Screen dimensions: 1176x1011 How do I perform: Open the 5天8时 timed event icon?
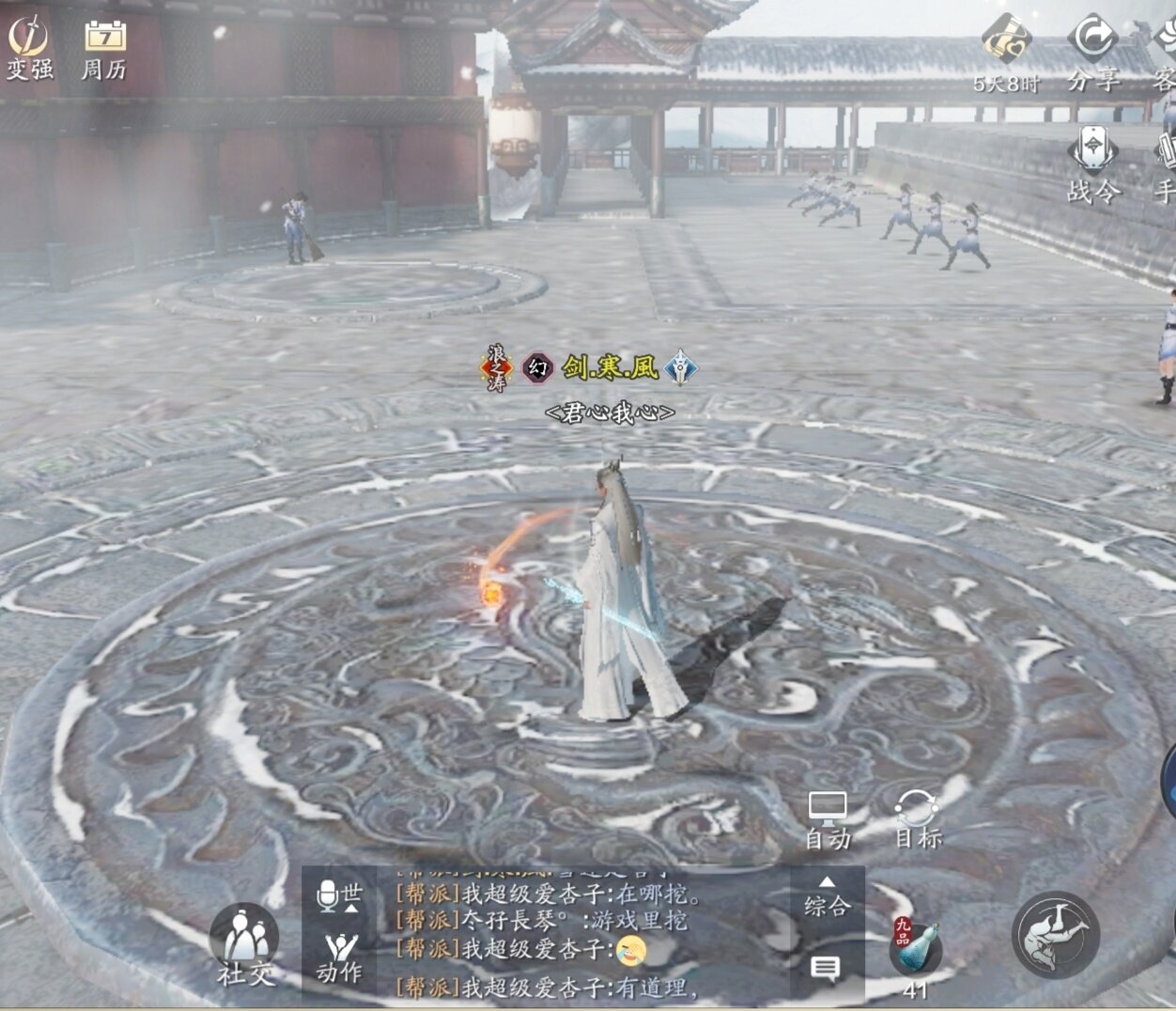[1006, 52]
